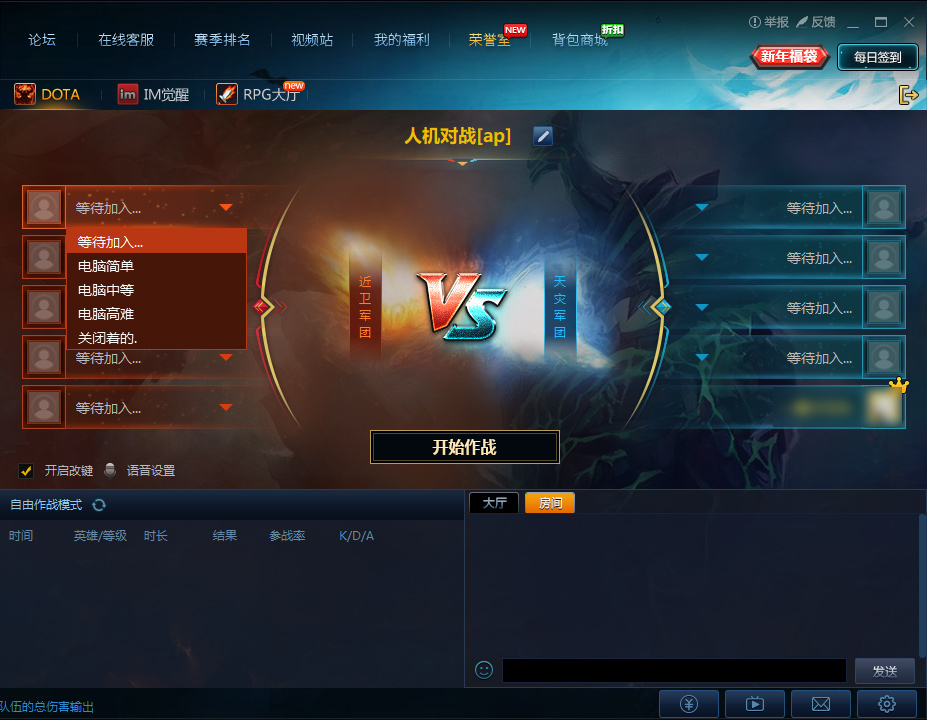Switch to the 大厅 chat tab
The height and width of the screenshot is (720, 927).
pos(494,503)
